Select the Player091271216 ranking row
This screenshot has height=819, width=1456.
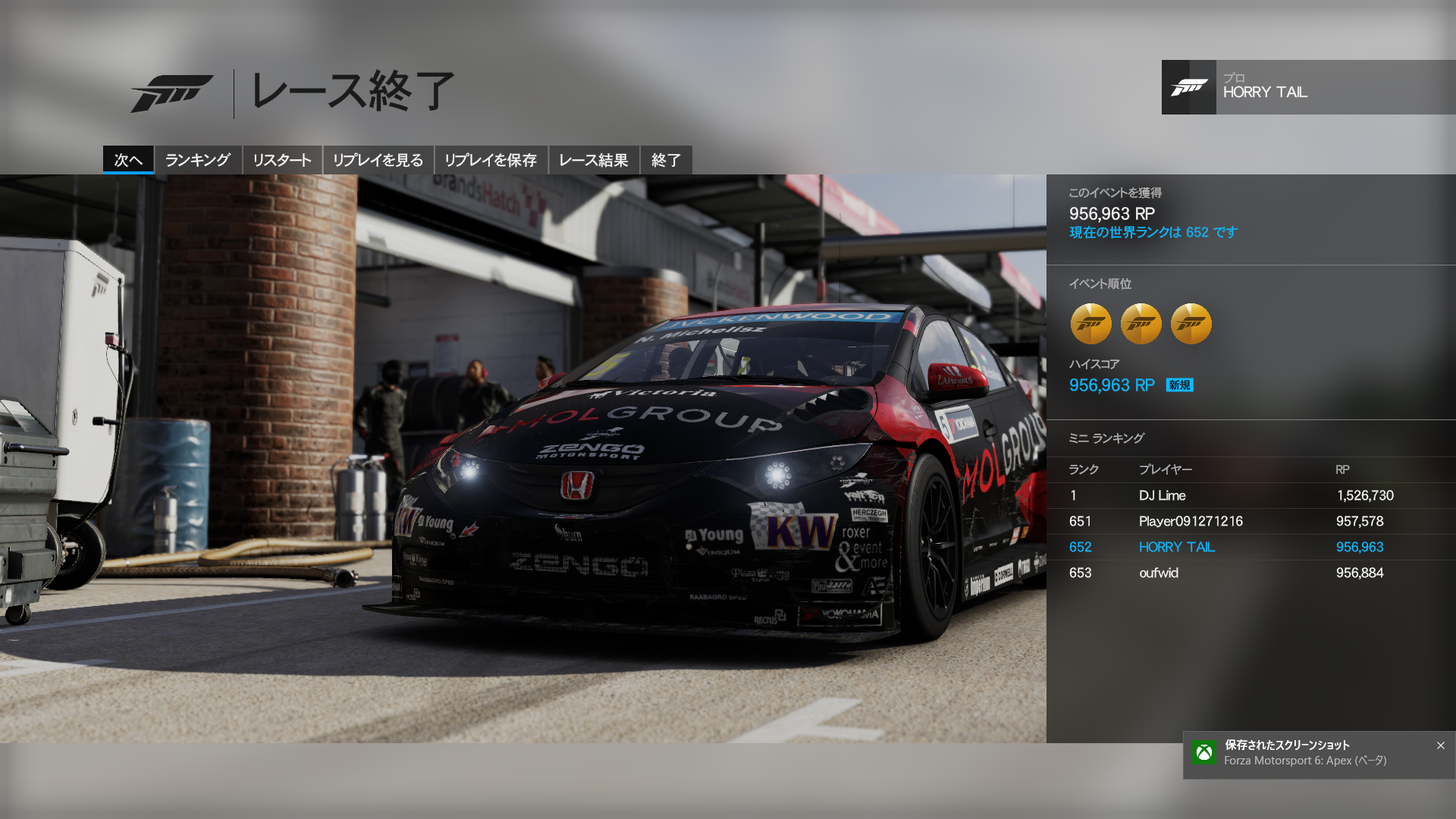pos(1251,522)
